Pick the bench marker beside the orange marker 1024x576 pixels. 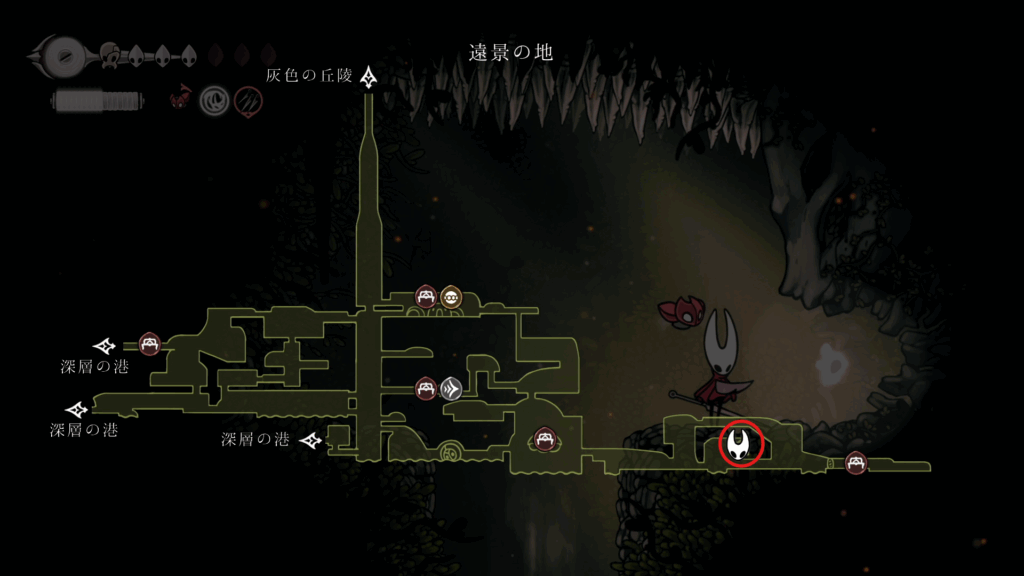[x=426, y=296]
